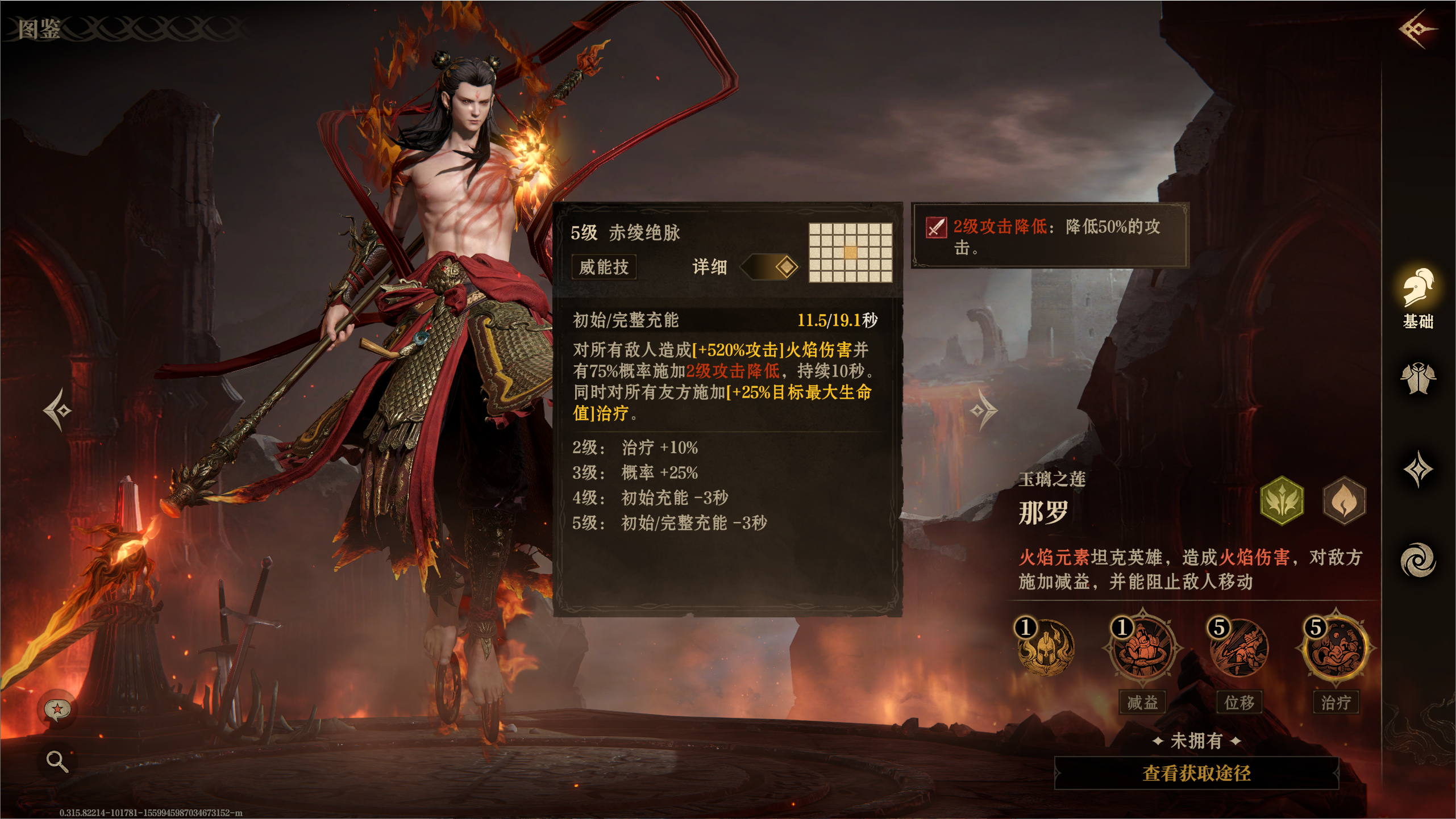The height and width of the screenshot is (819, 1456).
Task: Switch to the 基础 helmet tab
Action: (1418, 298)
